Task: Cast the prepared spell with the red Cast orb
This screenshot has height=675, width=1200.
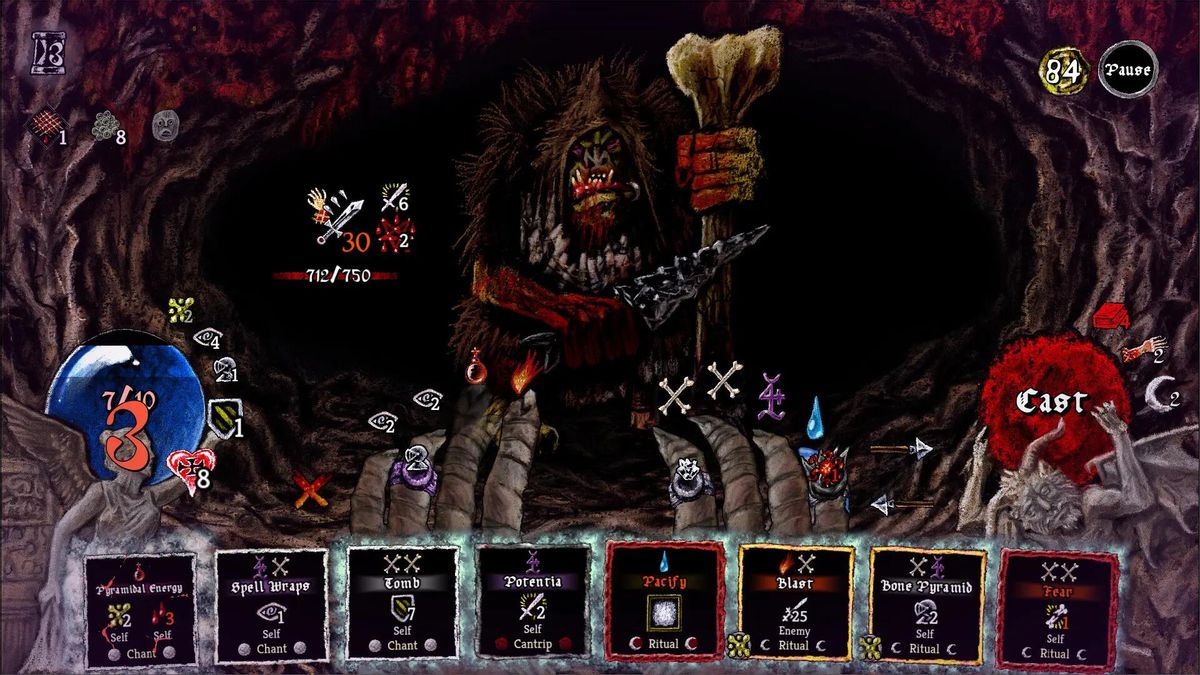Action: [x=1050, y=402]
